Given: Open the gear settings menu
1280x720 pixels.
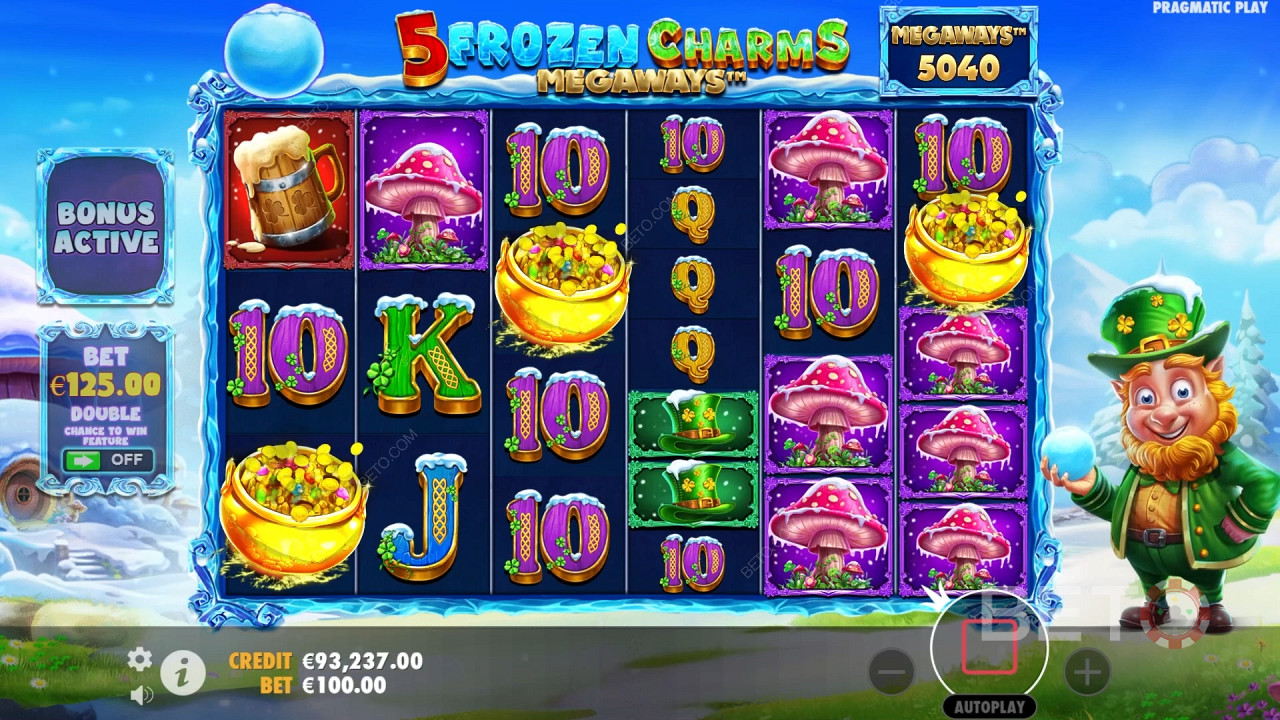Looking at the screenshot, I should pyautogui.click(x=140, y=658).
